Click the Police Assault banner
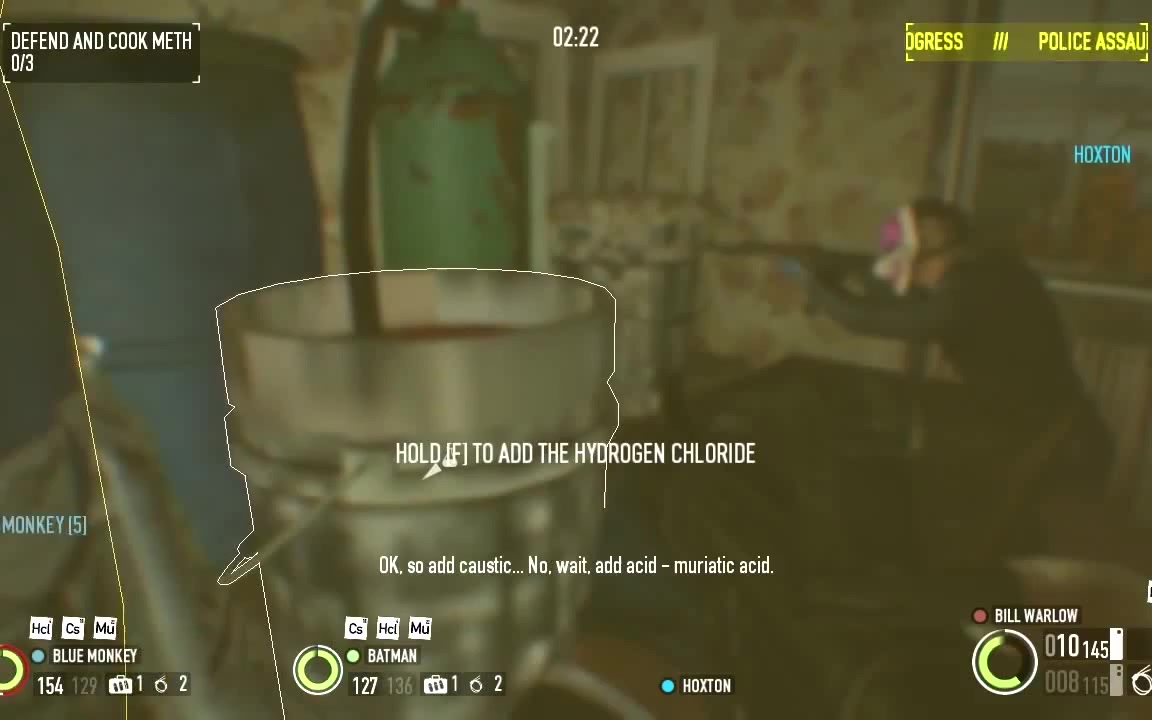Screen dimensions: 1152x720 click(x=1027, y=42)
